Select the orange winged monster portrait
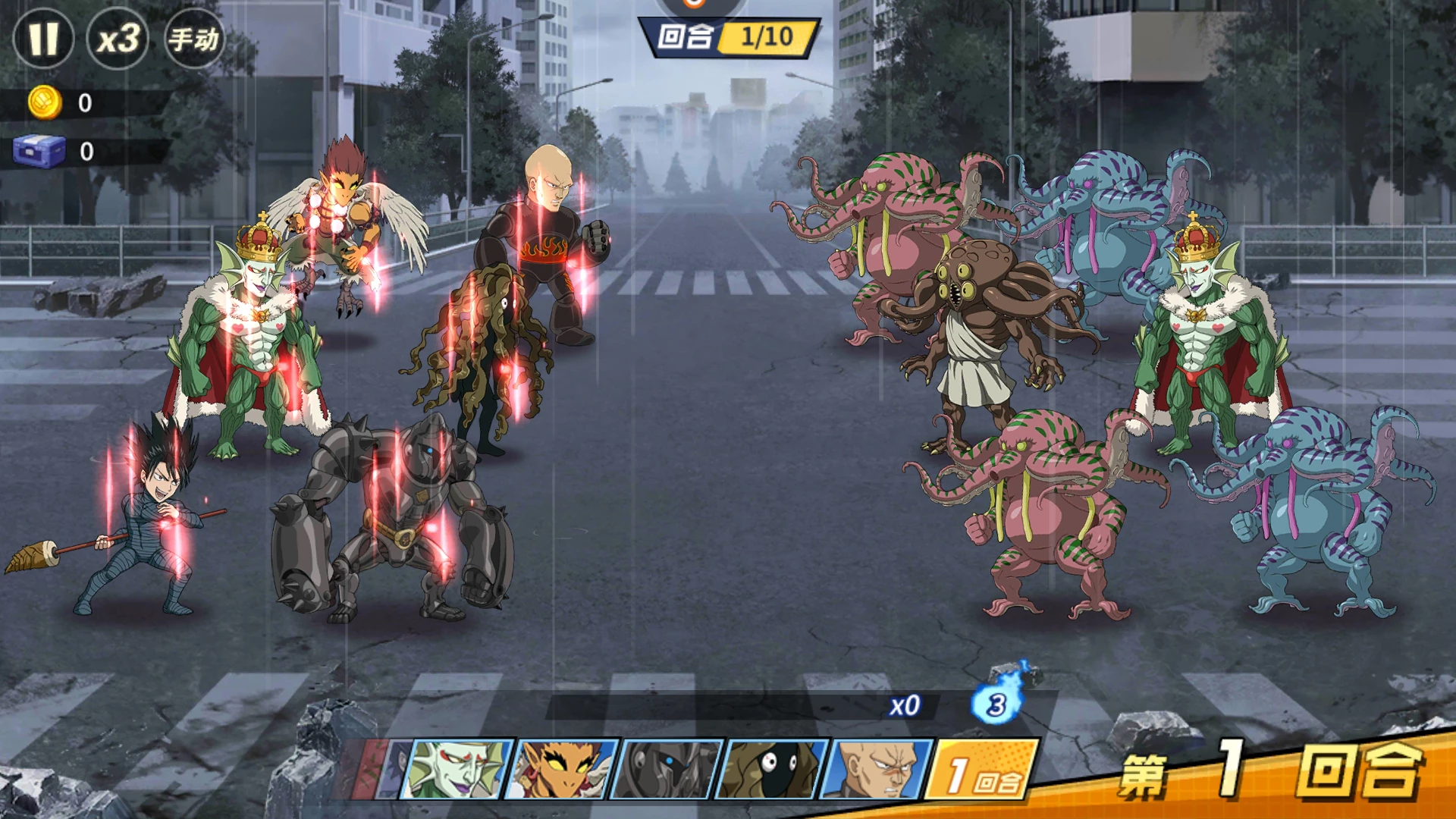1456x819 pixels. point(562,770)
